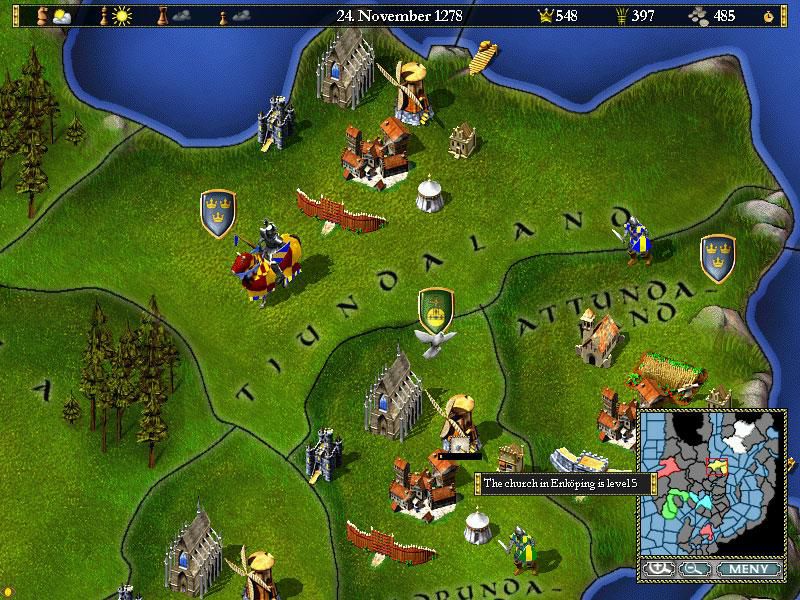
Task: Zoom in with the magnifier plus button
Action: pos(658,570)
